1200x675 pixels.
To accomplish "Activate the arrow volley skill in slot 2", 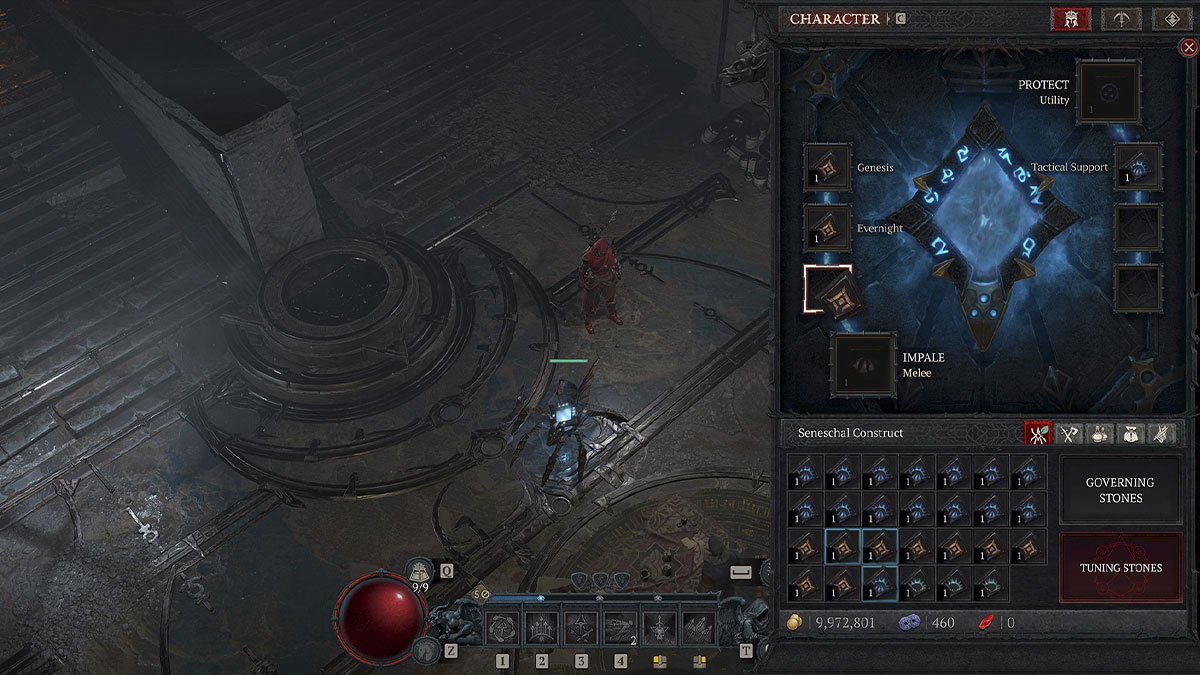I will pyautogui.click(x=542, y=629).
